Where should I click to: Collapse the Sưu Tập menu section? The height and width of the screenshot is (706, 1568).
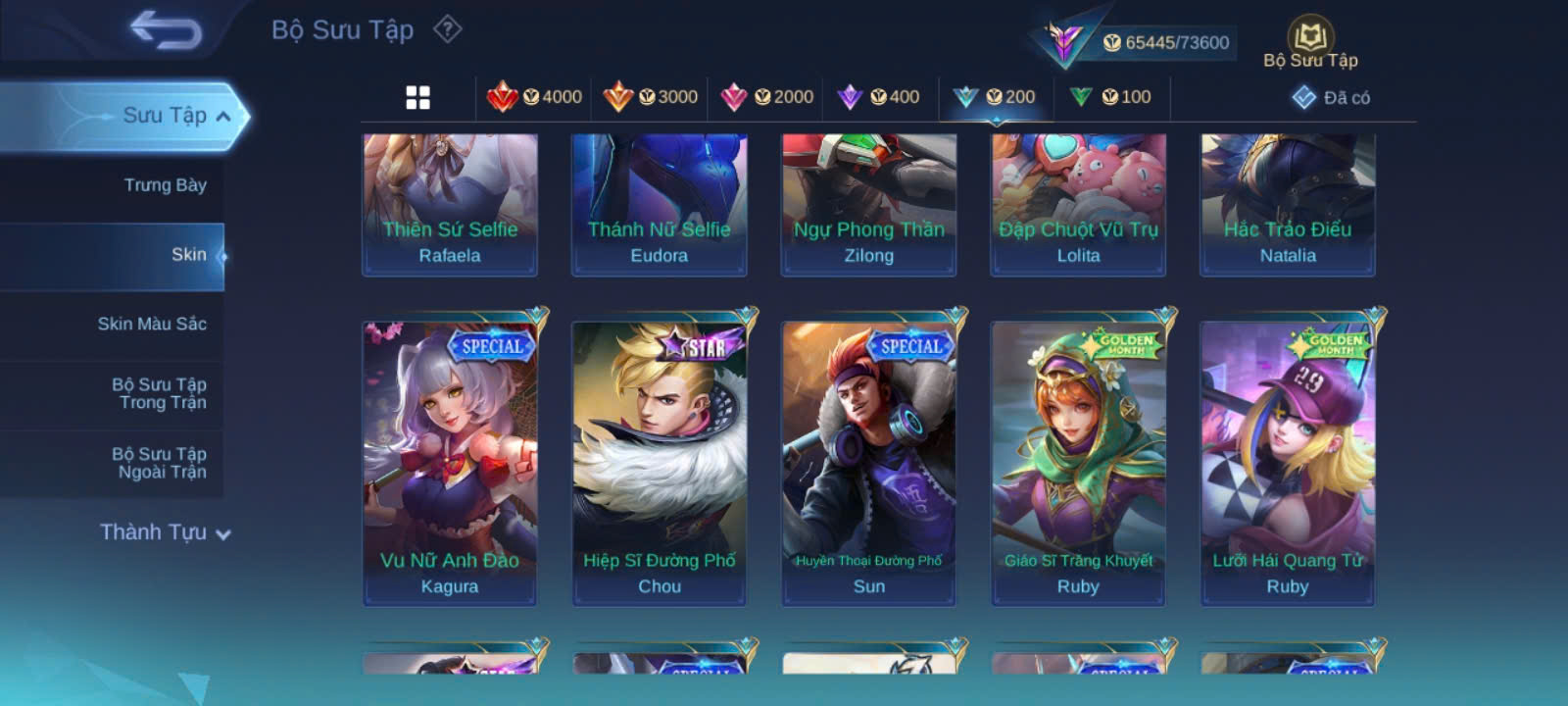(223, 117)
